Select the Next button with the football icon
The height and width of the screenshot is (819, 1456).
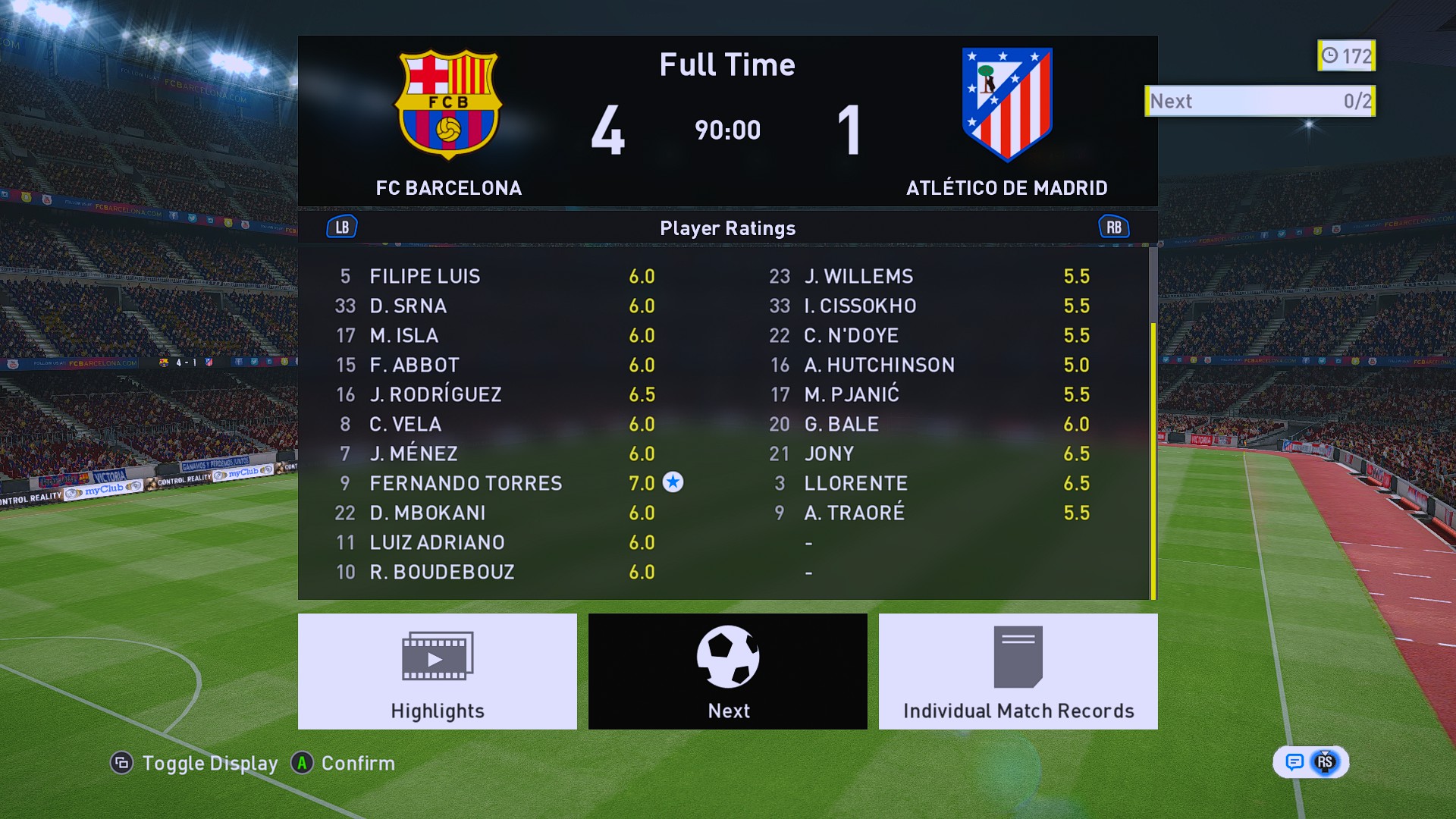tap(727, 671)
